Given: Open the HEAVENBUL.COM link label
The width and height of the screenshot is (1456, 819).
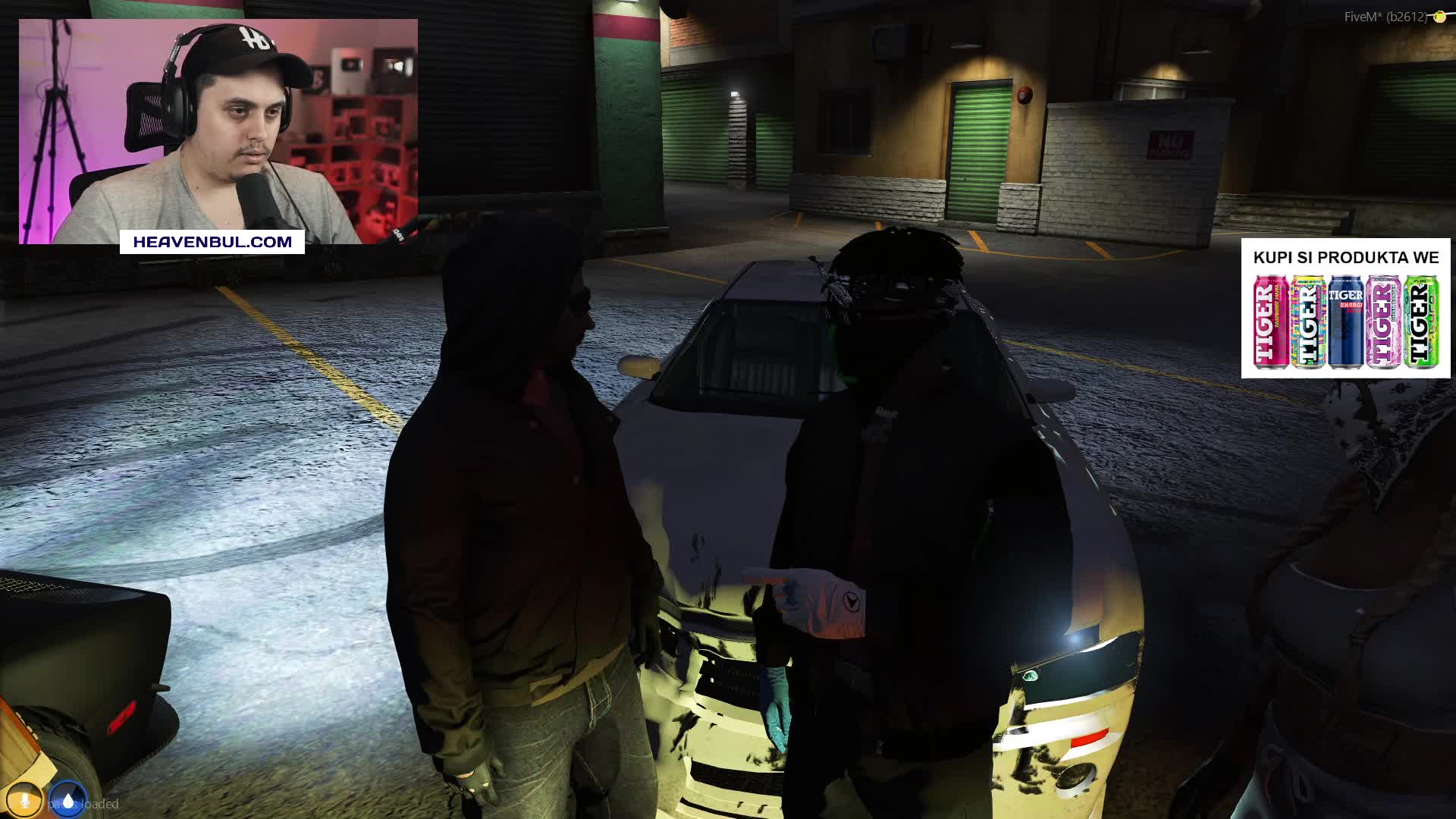Looking at the screenshot, I should click(x=212, y=242).
